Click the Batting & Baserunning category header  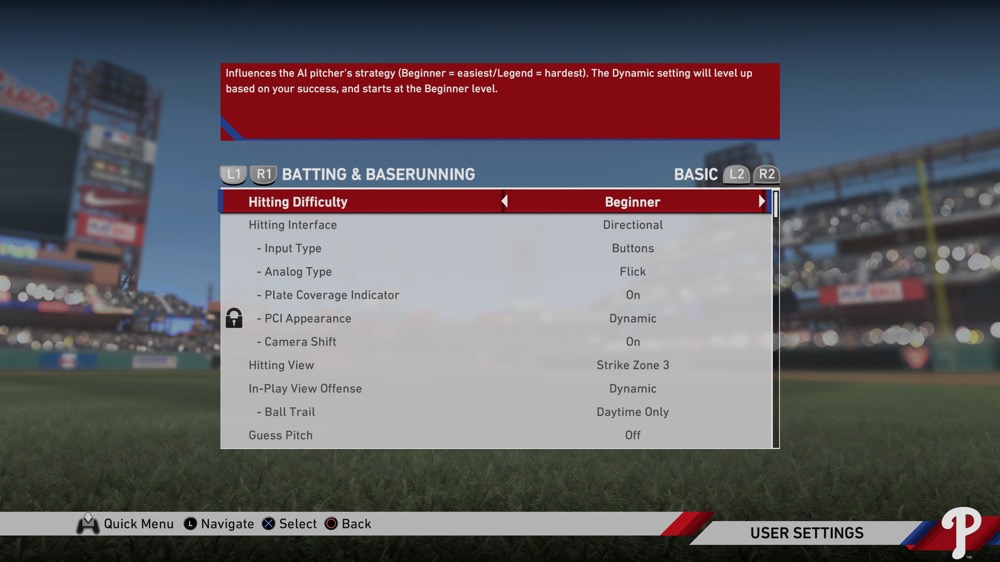coord(378,174)
